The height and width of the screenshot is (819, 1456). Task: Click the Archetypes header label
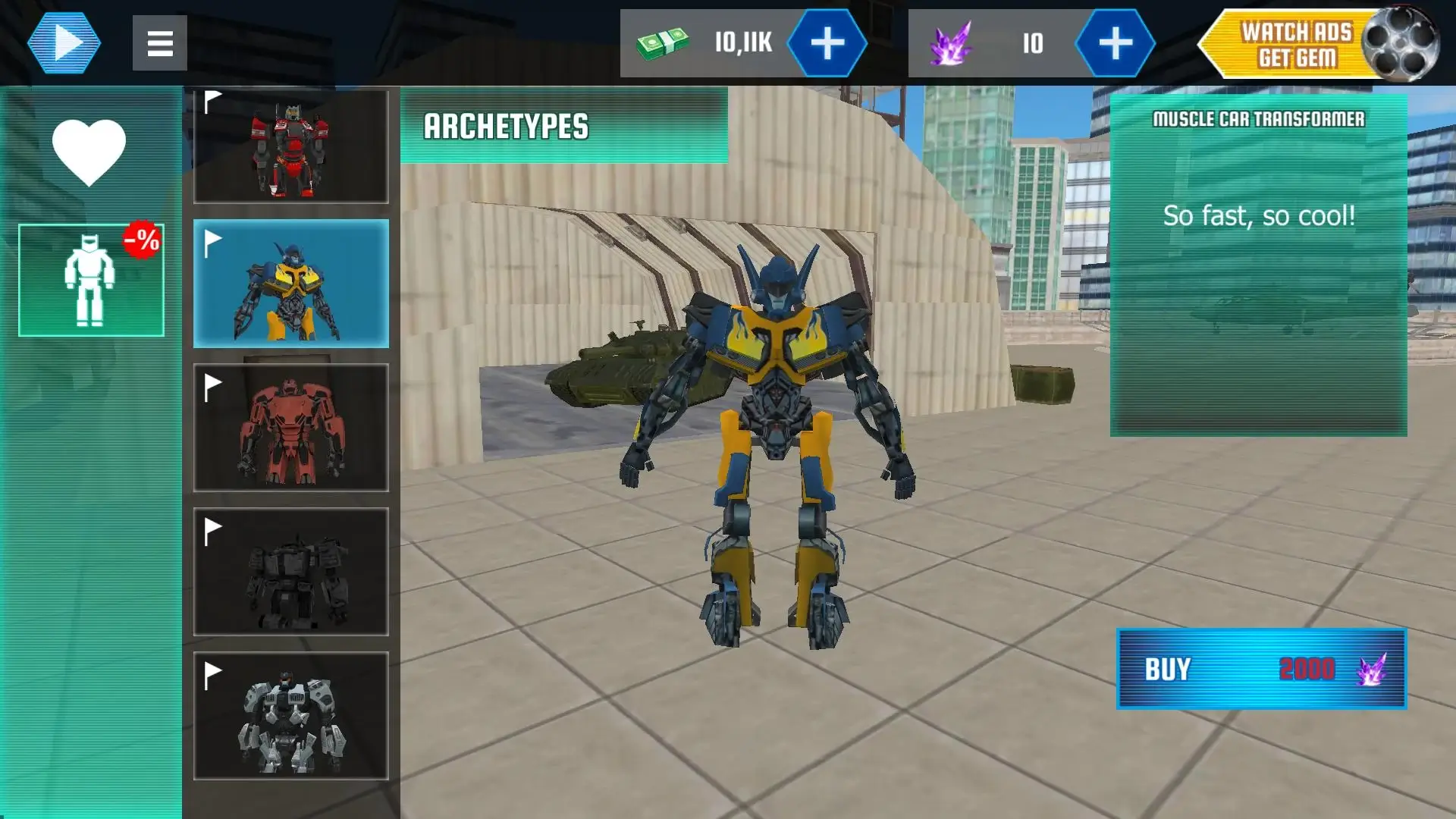pyautogui.click(x=507, y=125)
